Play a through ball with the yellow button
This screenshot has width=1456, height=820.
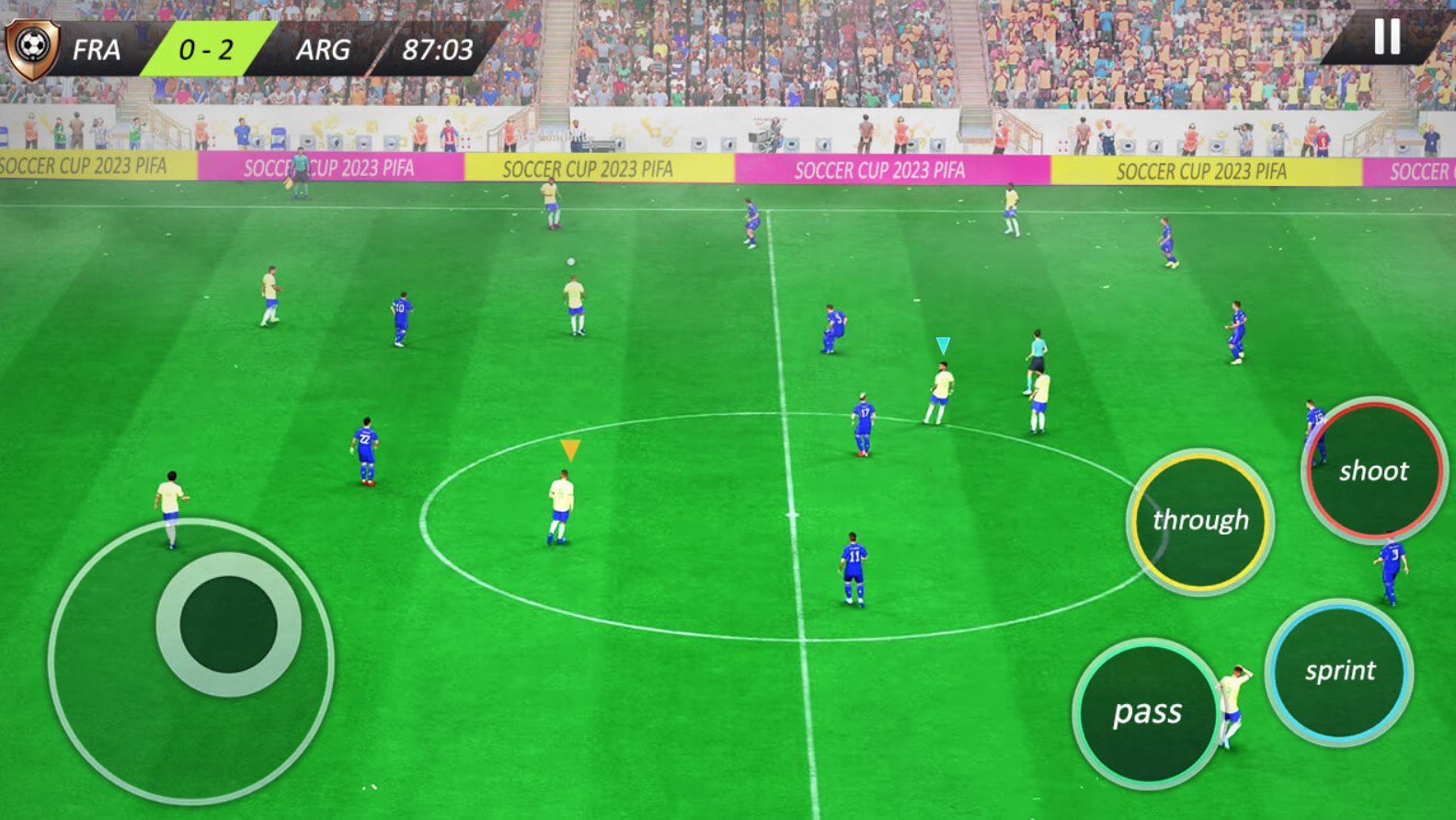tap(1200, 521)
